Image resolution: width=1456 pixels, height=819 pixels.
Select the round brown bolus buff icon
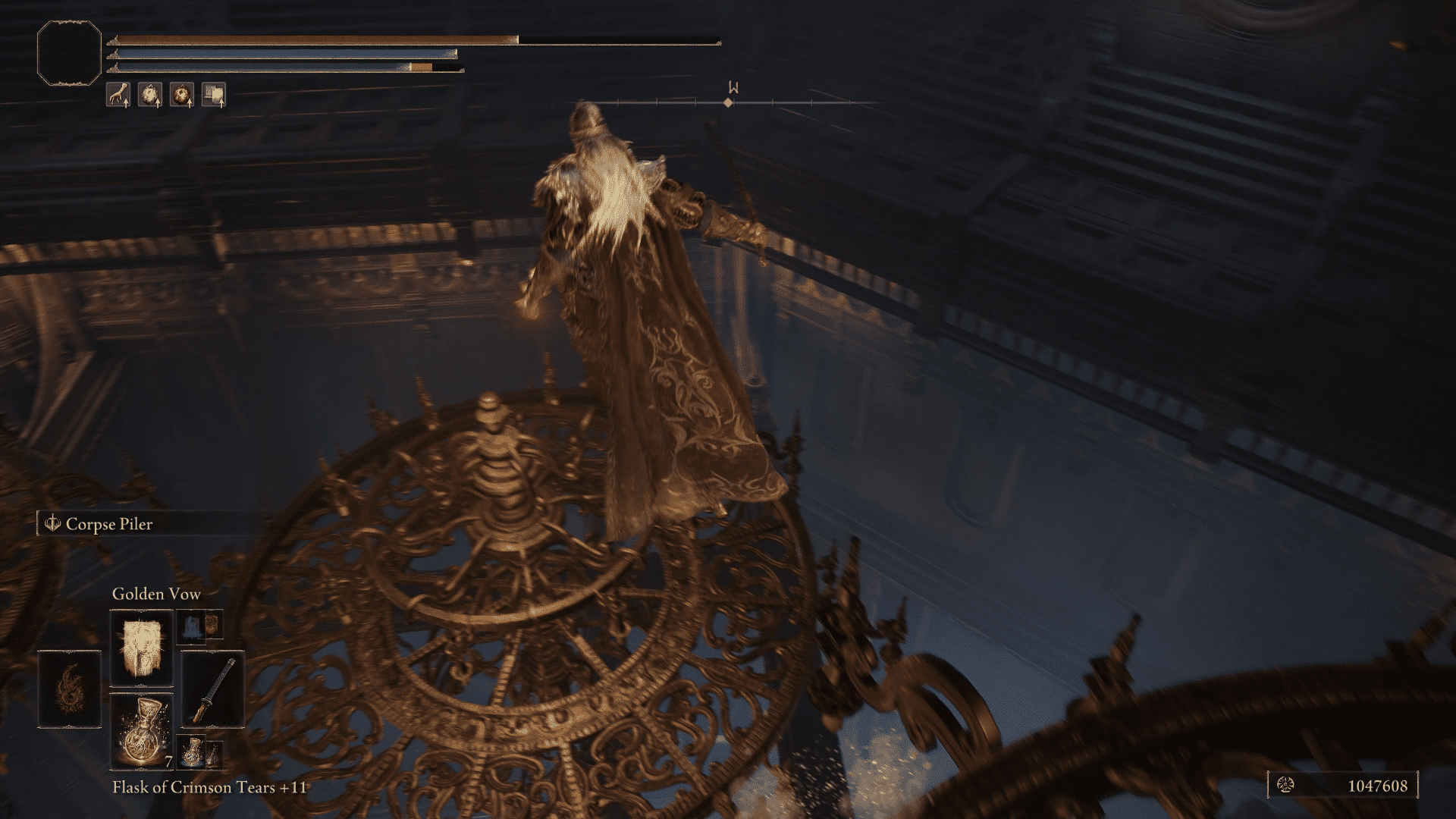point(184,96)
